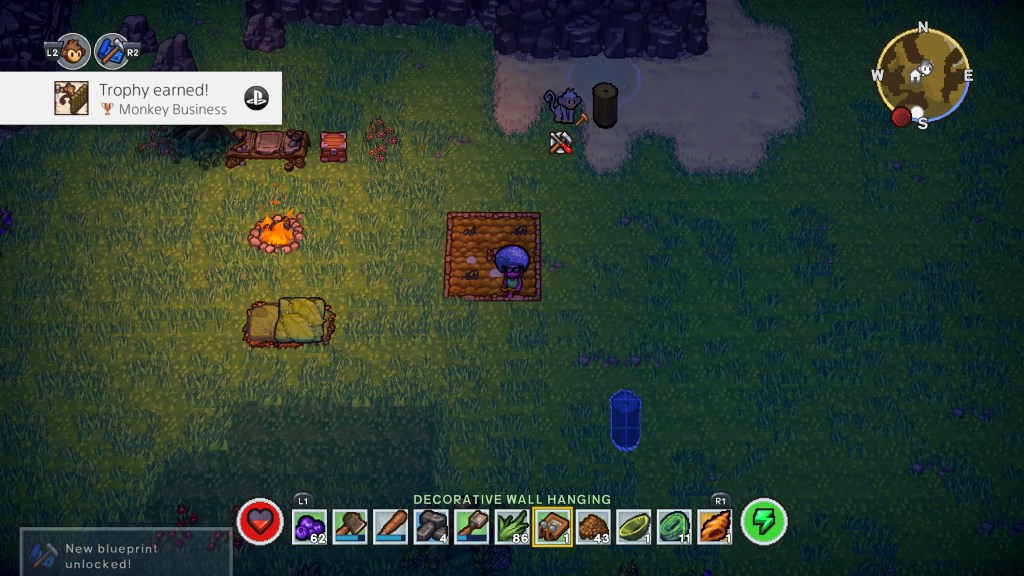Image resolution: width=1024 pixels, height=576 pixels.
Task: Choose the grey-headed axe in the hotbar
Action: (x=350, y=525)
